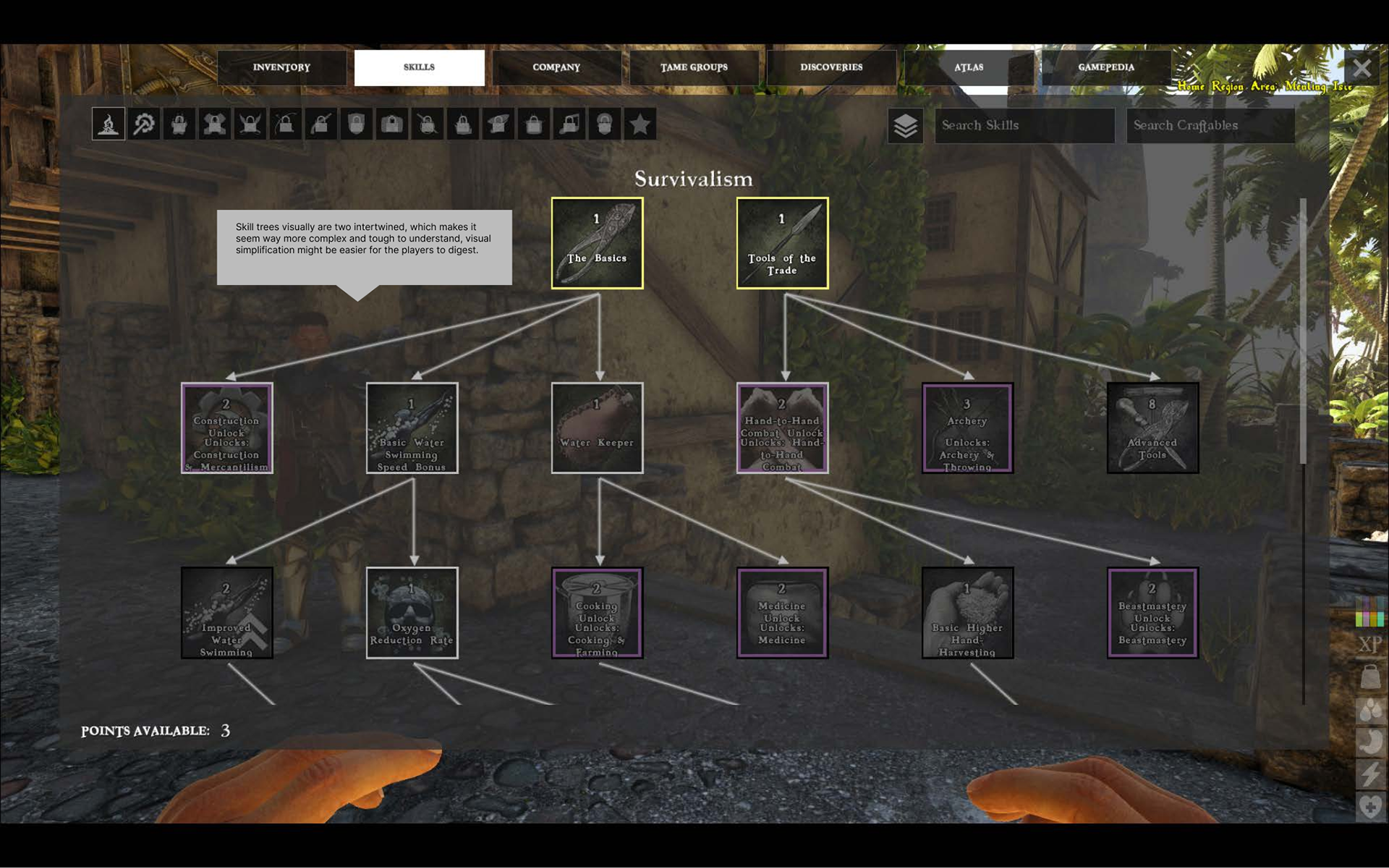Select the Beastmastery Unlock skill

pyautogui.click(x=1152, y=613)
